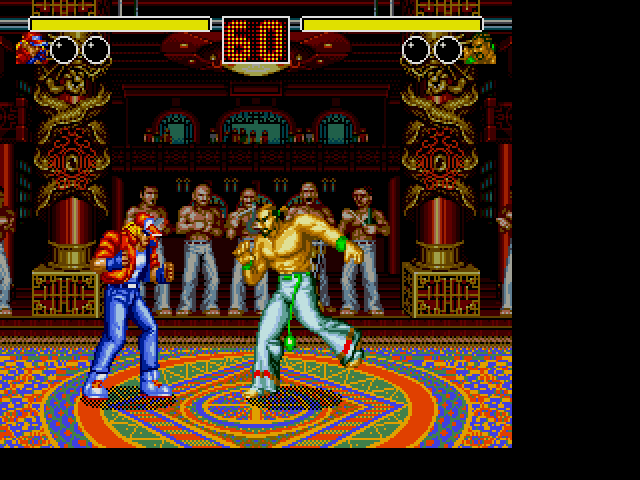Select the opponent's portrait beside the right health bar
Viewport: 640px width, 480px height.
click(479, 48)
